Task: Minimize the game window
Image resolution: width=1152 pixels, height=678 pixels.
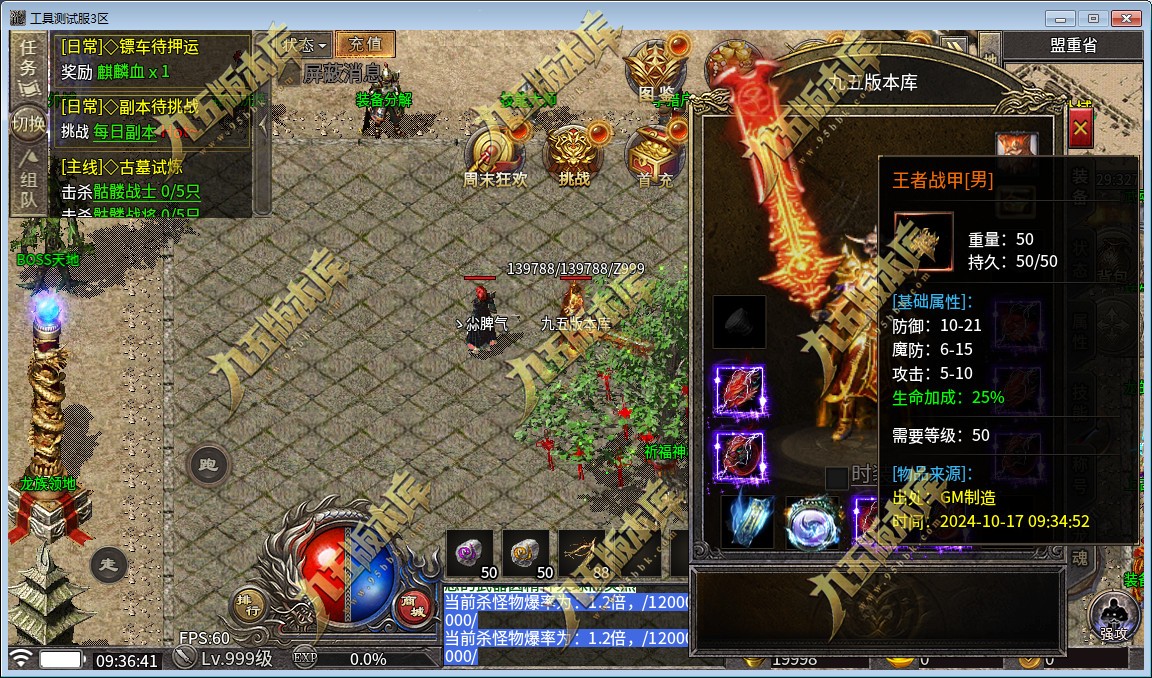Action: point(1061,18)
